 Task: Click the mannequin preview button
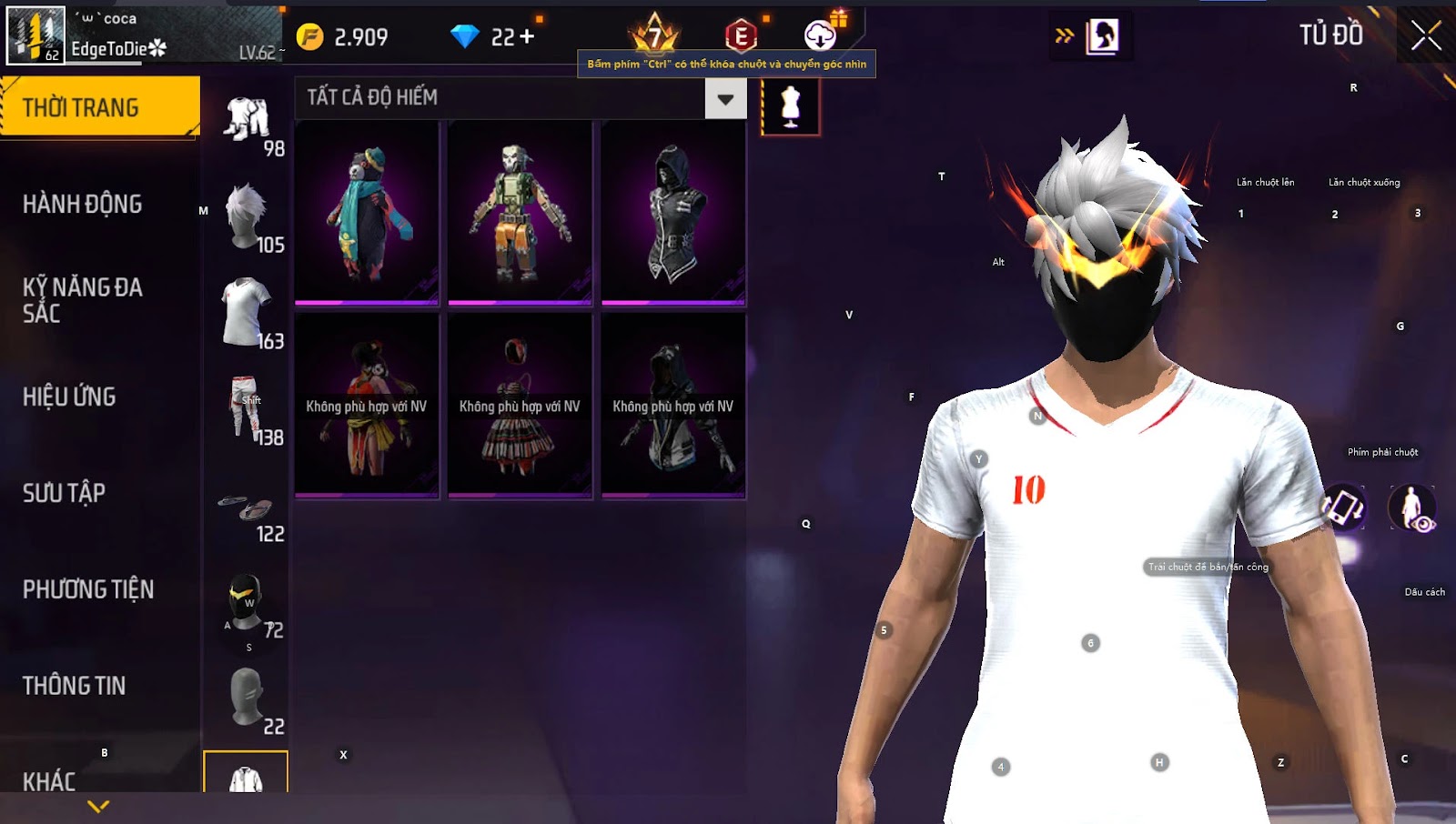click(790, 106)
